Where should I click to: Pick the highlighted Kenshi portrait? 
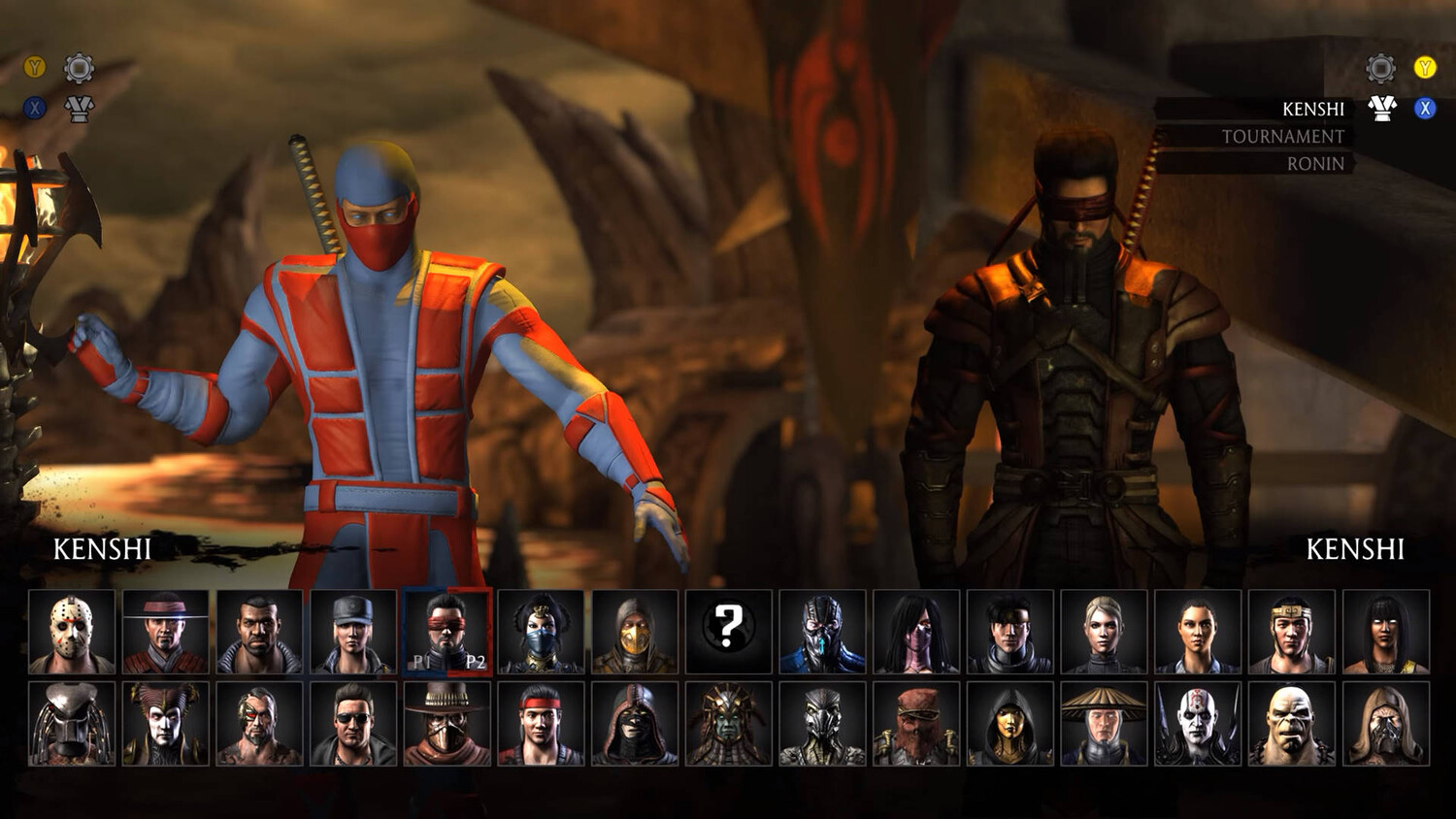pos(447,632)
